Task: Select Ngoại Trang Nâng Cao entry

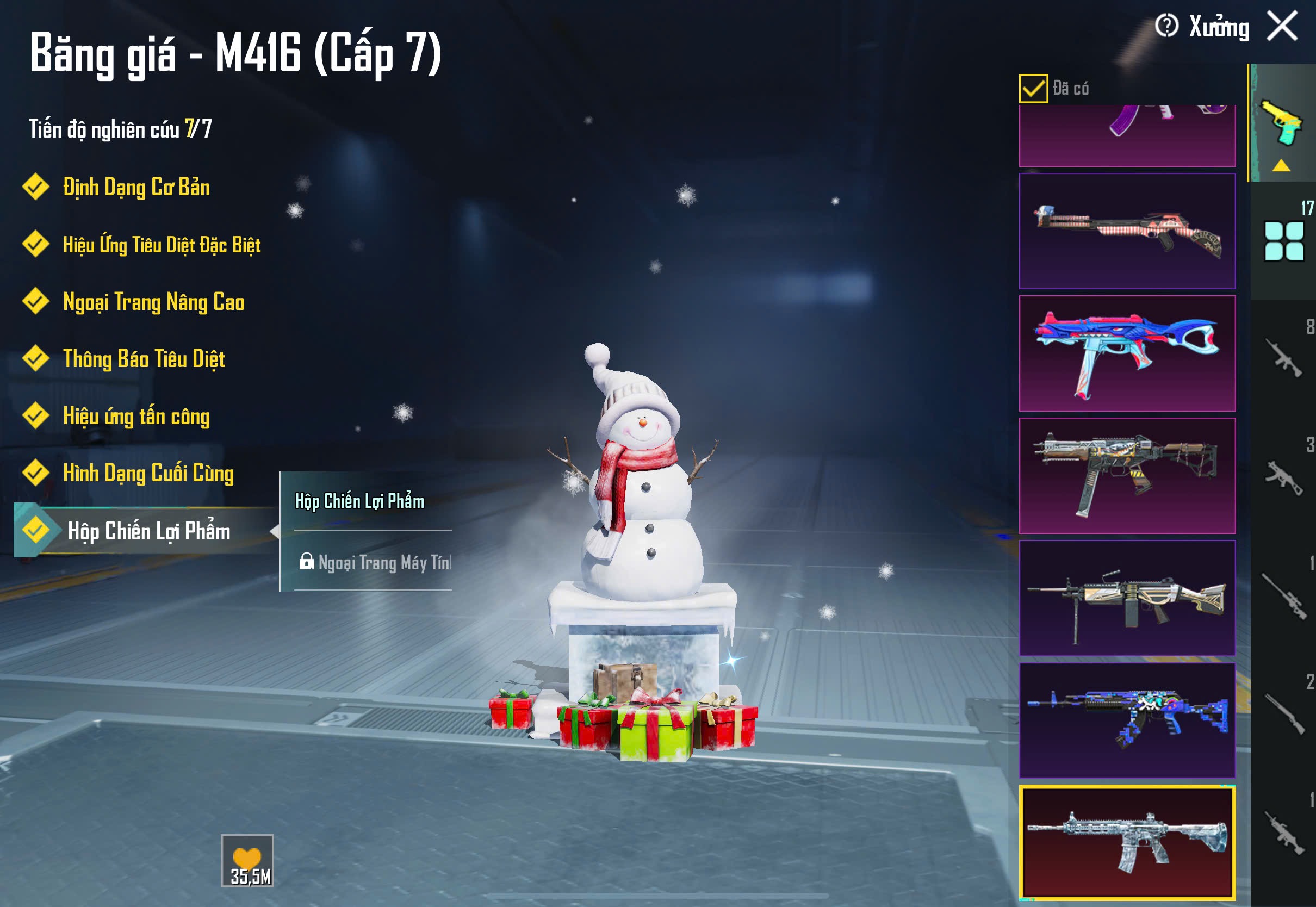Action: [153, 302]
